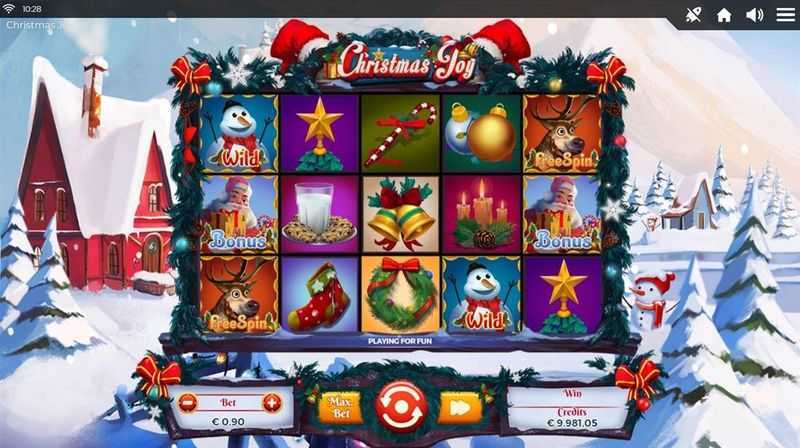800x448 pixels.
Task: Spin the reels with the red button
Action: (401, 406)
